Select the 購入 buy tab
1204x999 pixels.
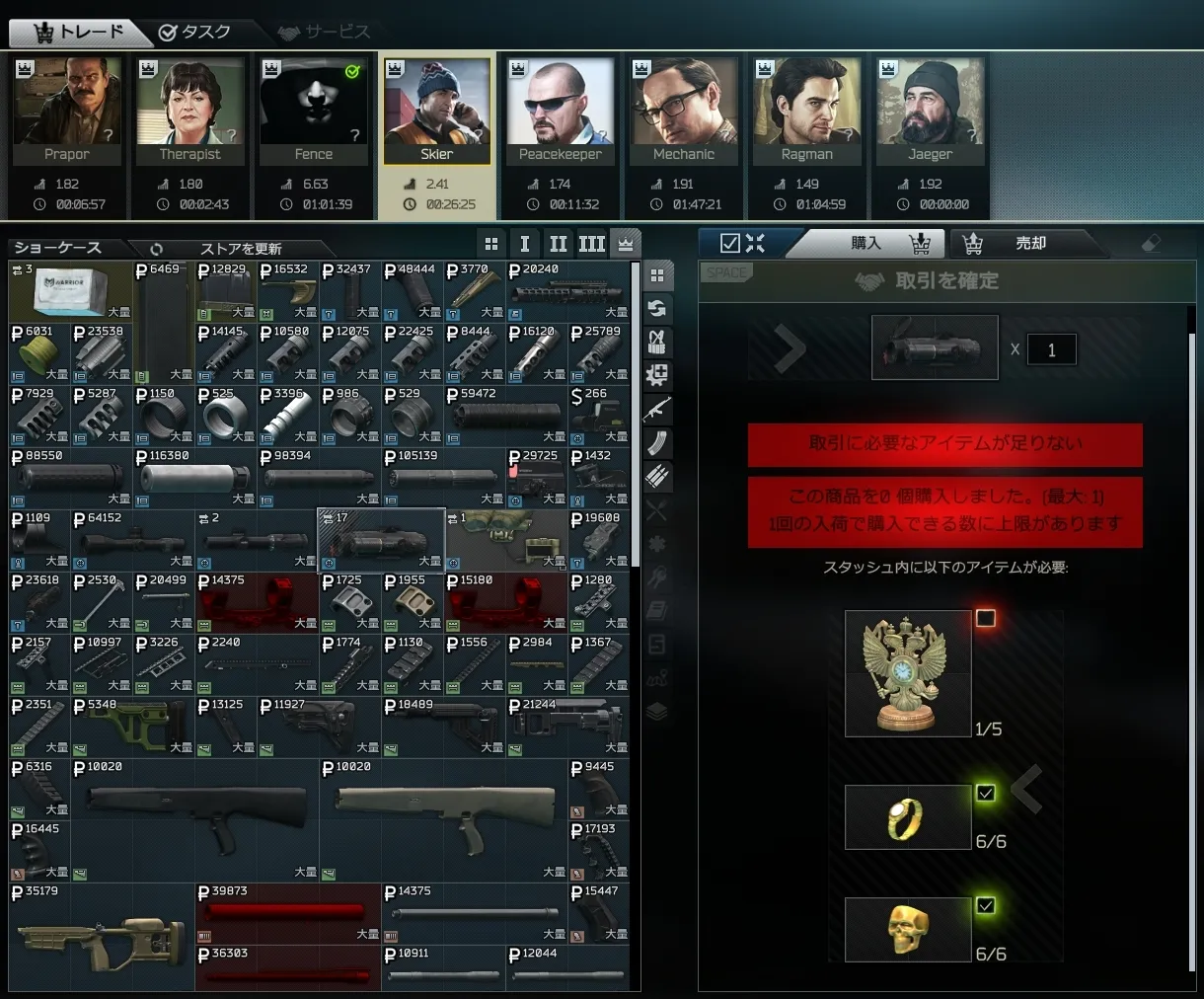866,243
